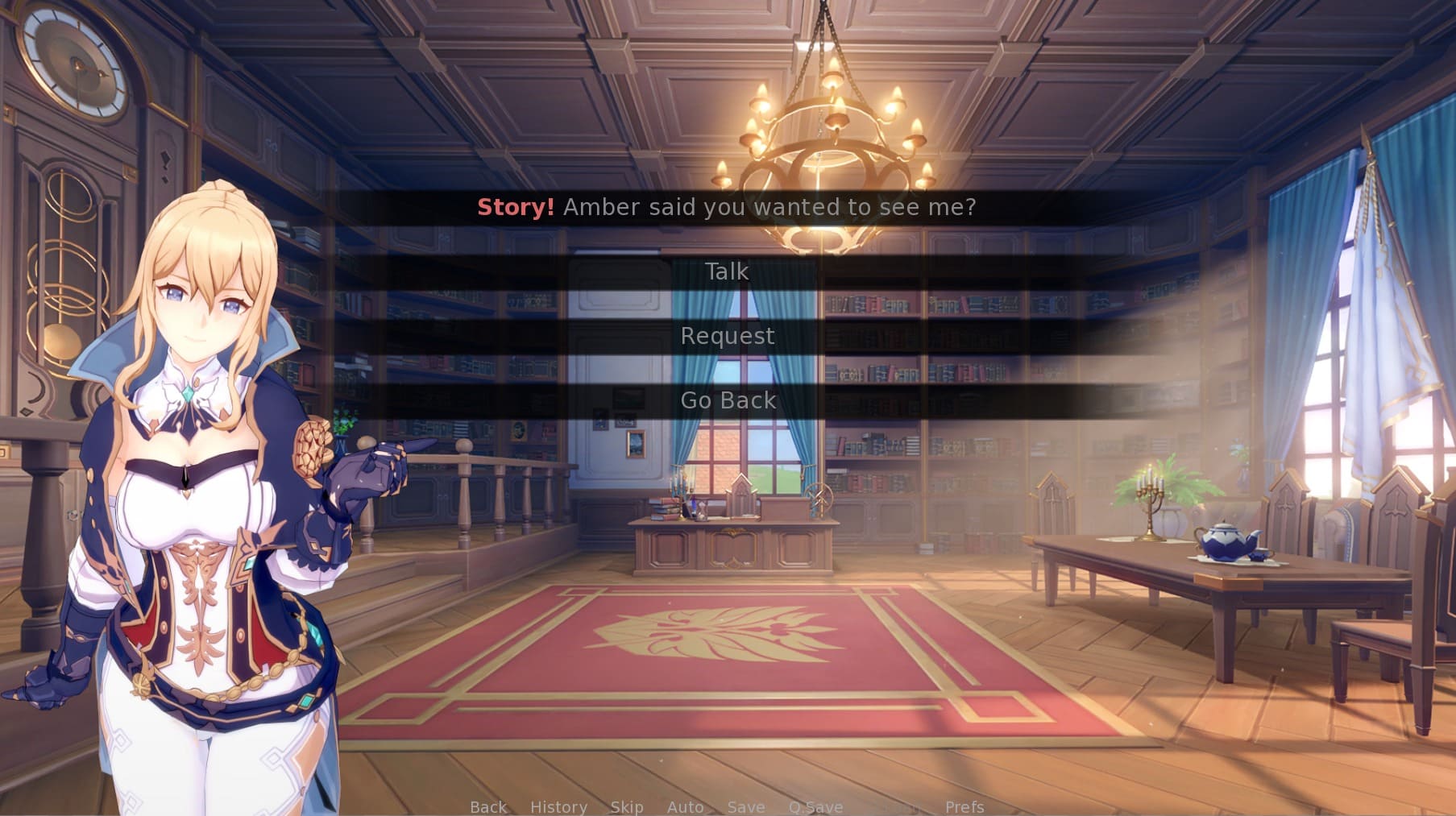Choose the Talk dialogue option
Image resolution: width=1456 pixels, height=816 pixels.
point(727,271)
